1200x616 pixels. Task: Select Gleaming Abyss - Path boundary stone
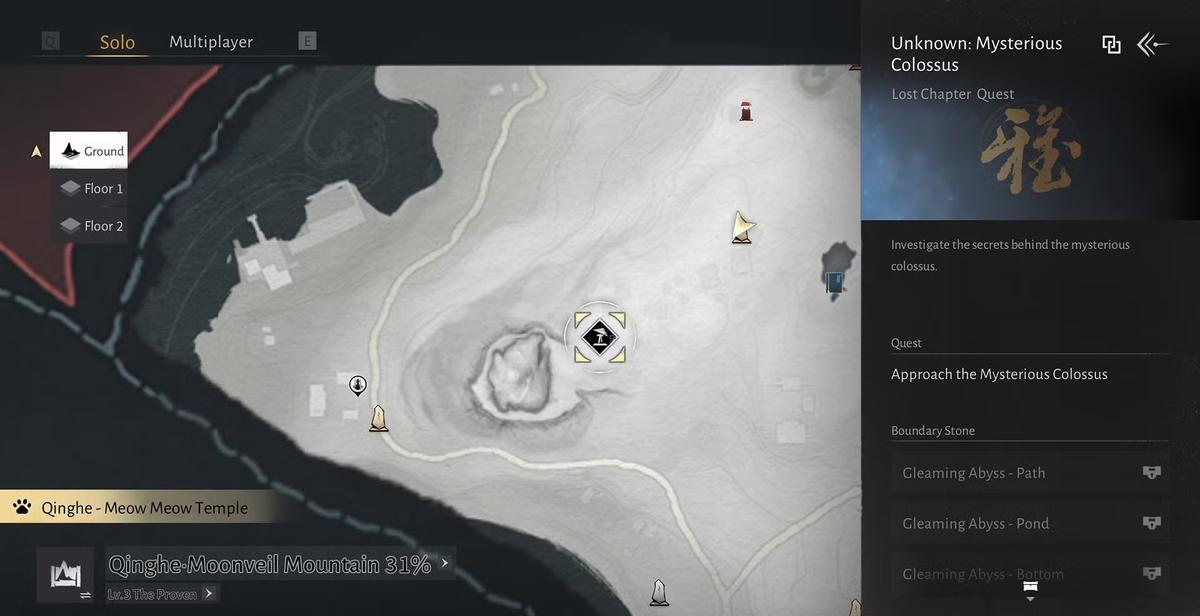[1030, 473]
